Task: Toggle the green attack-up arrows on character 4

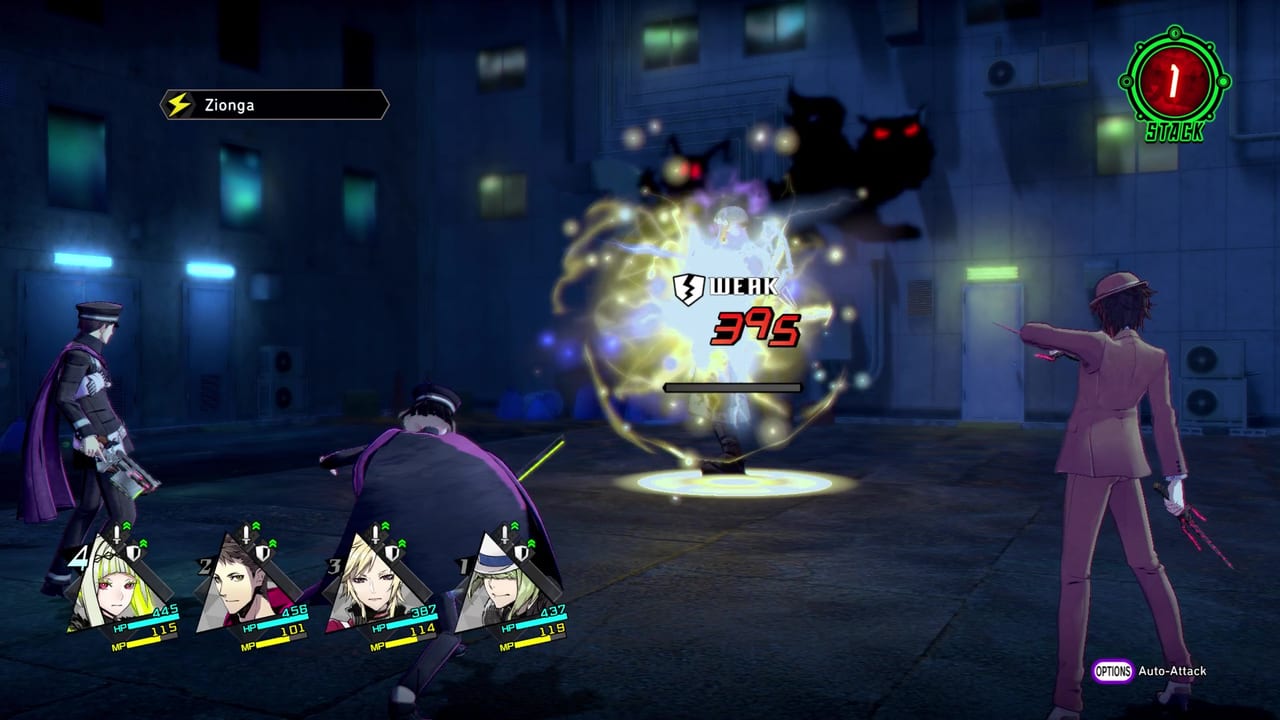Action: point(128,524)
